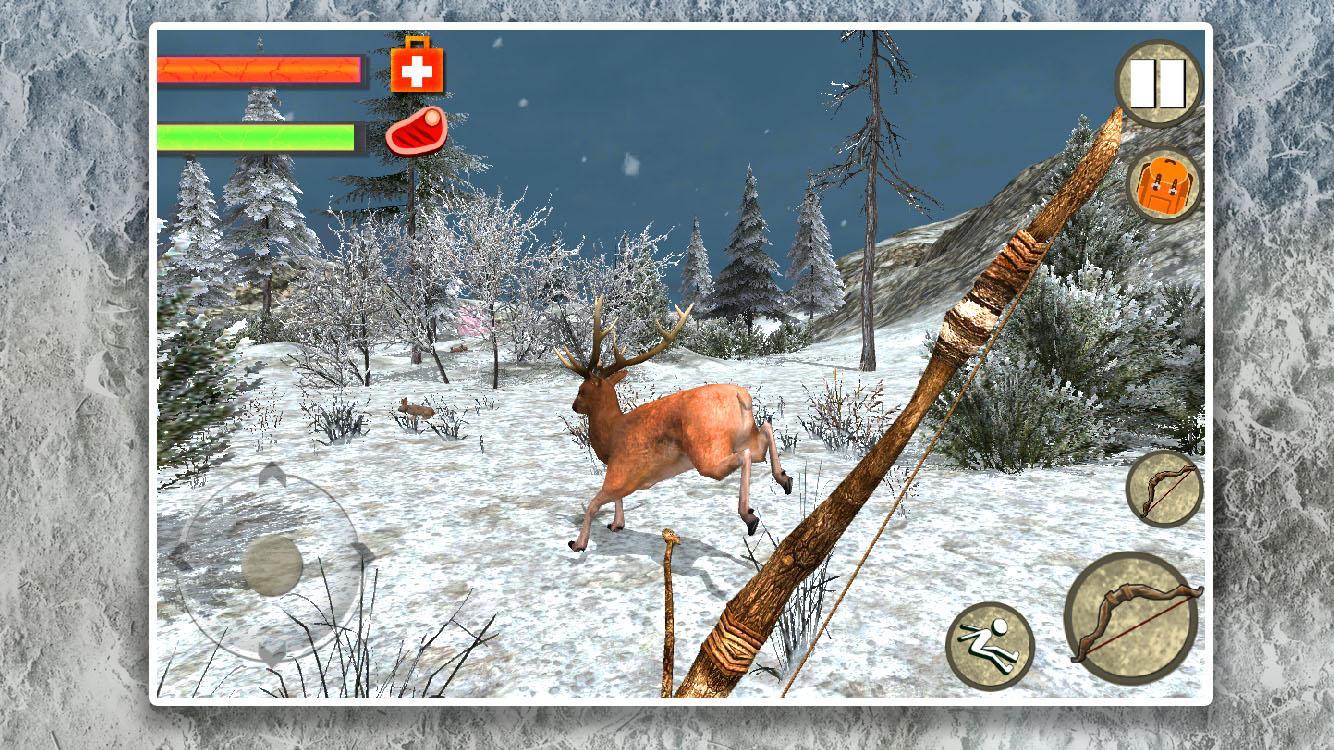Tap the red medkit above the health bar
This screenshot has height=750, width=1334.
click(x=417, y=68)
